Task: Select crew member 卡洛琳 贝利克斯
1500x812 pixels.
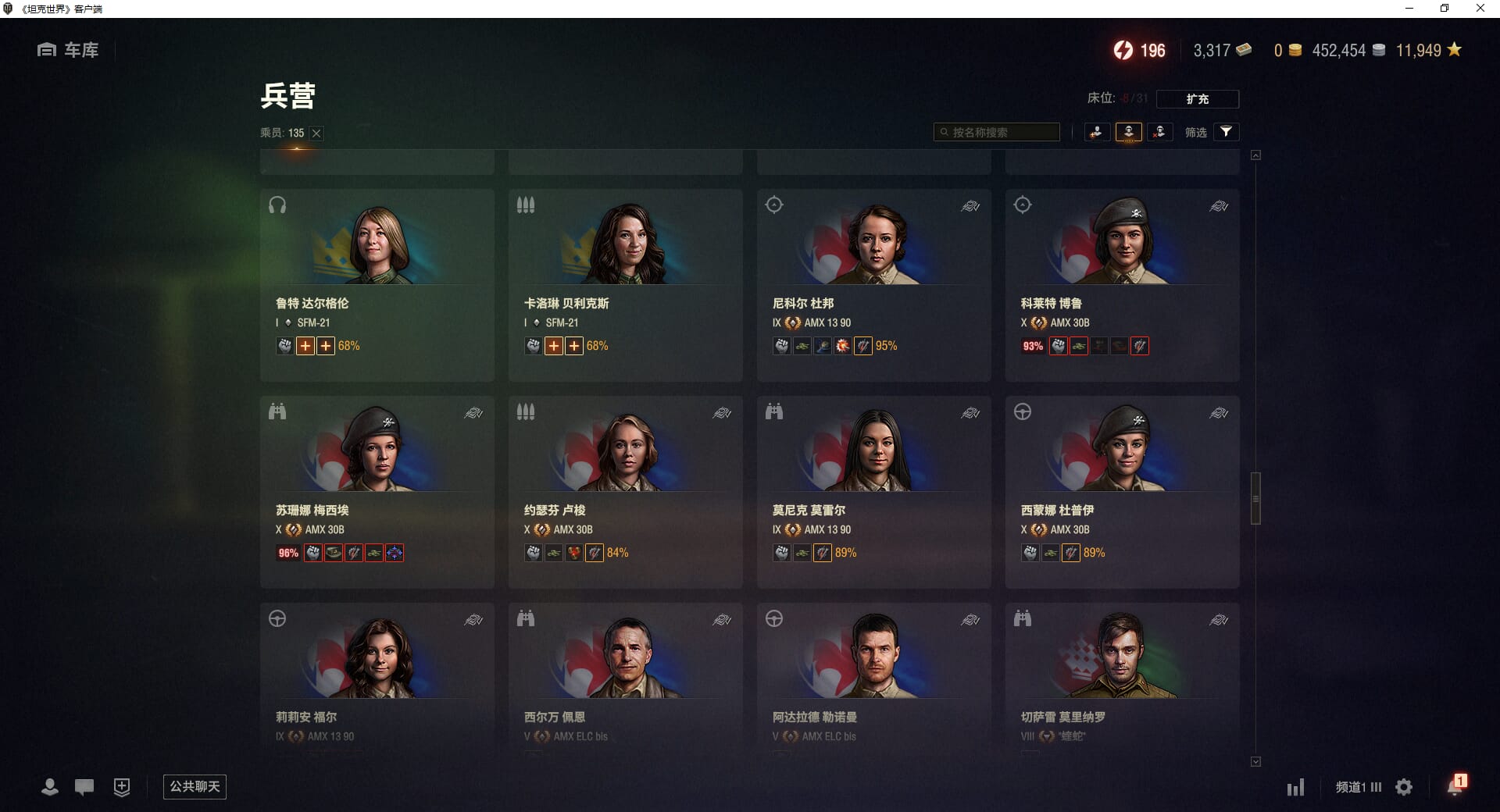Action: click(625, 285)
